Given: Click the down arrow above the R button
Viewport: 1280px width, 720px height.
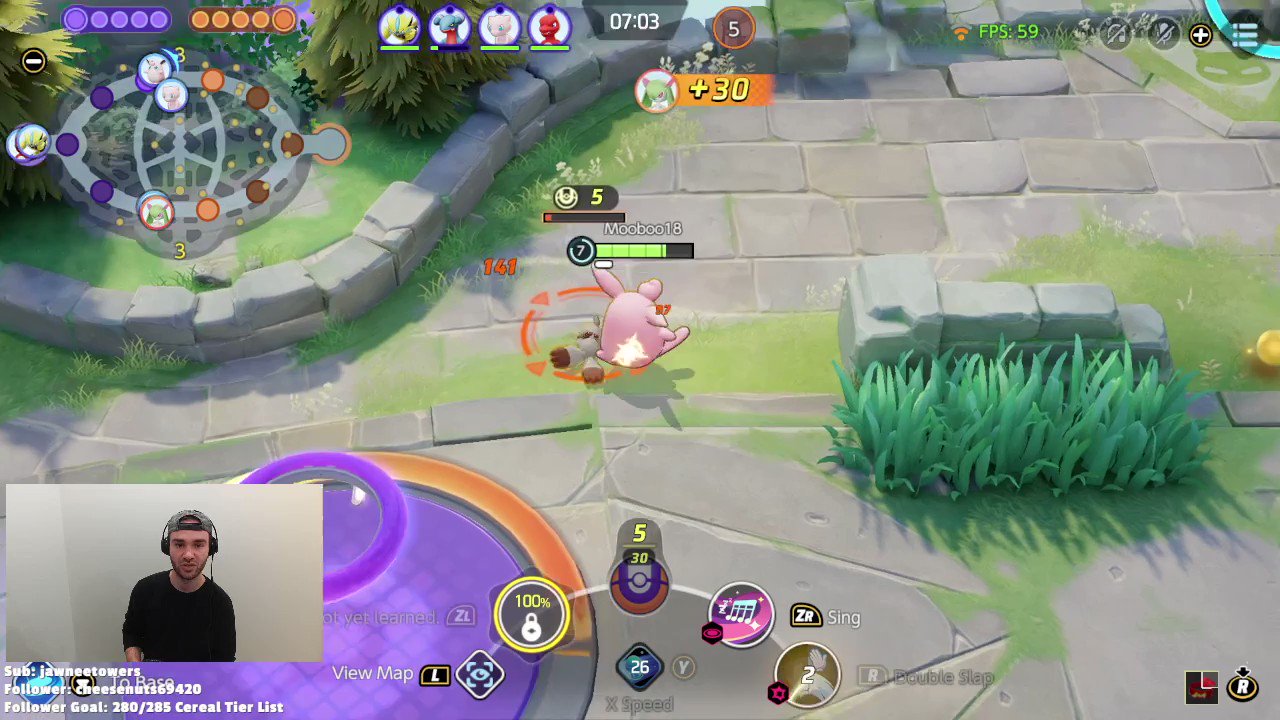Looking at the screenshot, I should click(x=1242, y=671).
